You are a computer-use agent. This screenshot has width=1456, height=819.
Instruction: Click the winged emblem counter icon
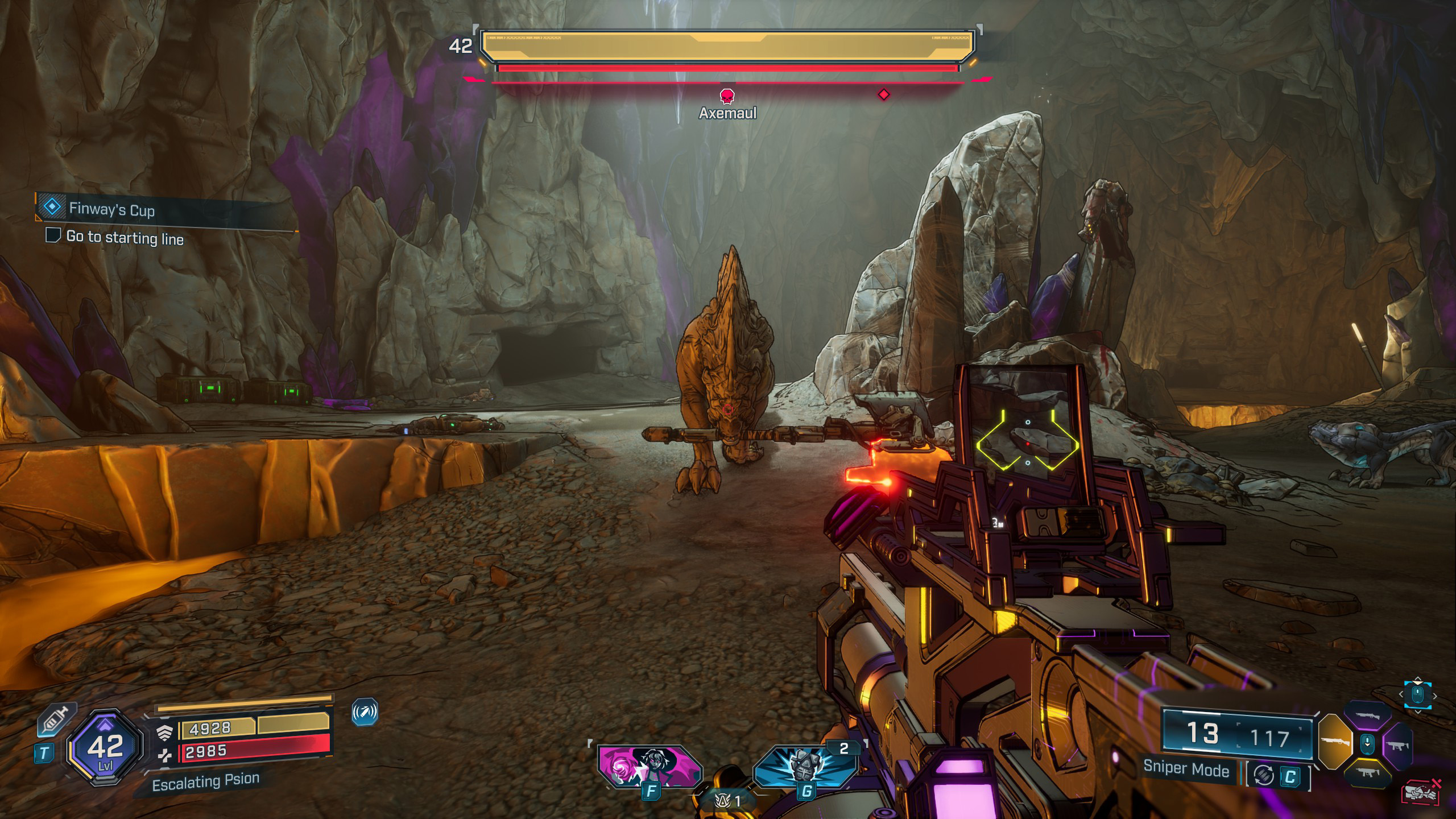click(x=722, y=801)
